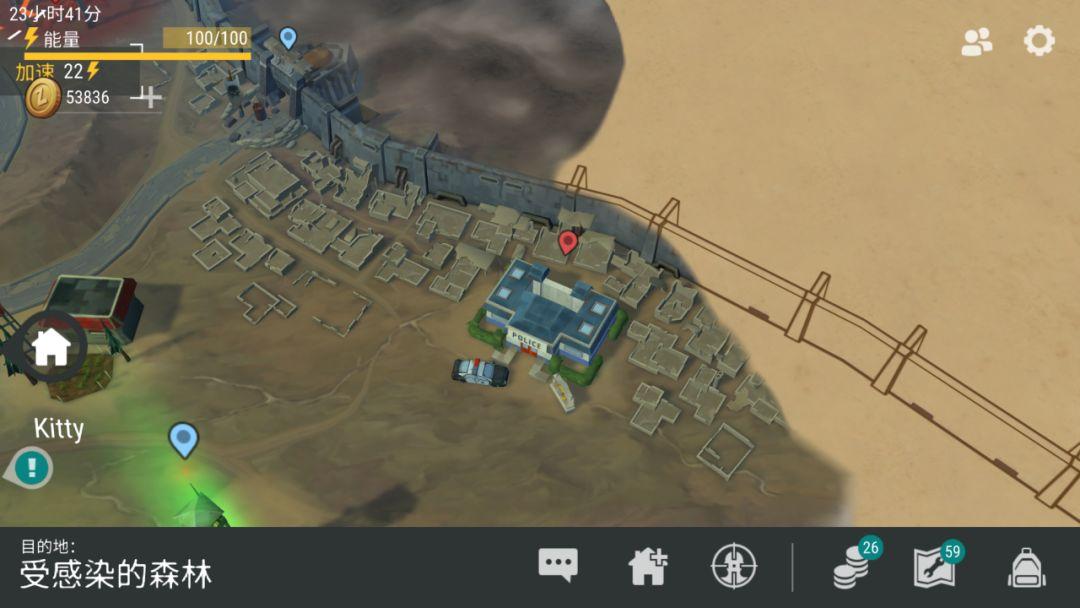
Task: Return home using the house button
Action: coord(51,347)
